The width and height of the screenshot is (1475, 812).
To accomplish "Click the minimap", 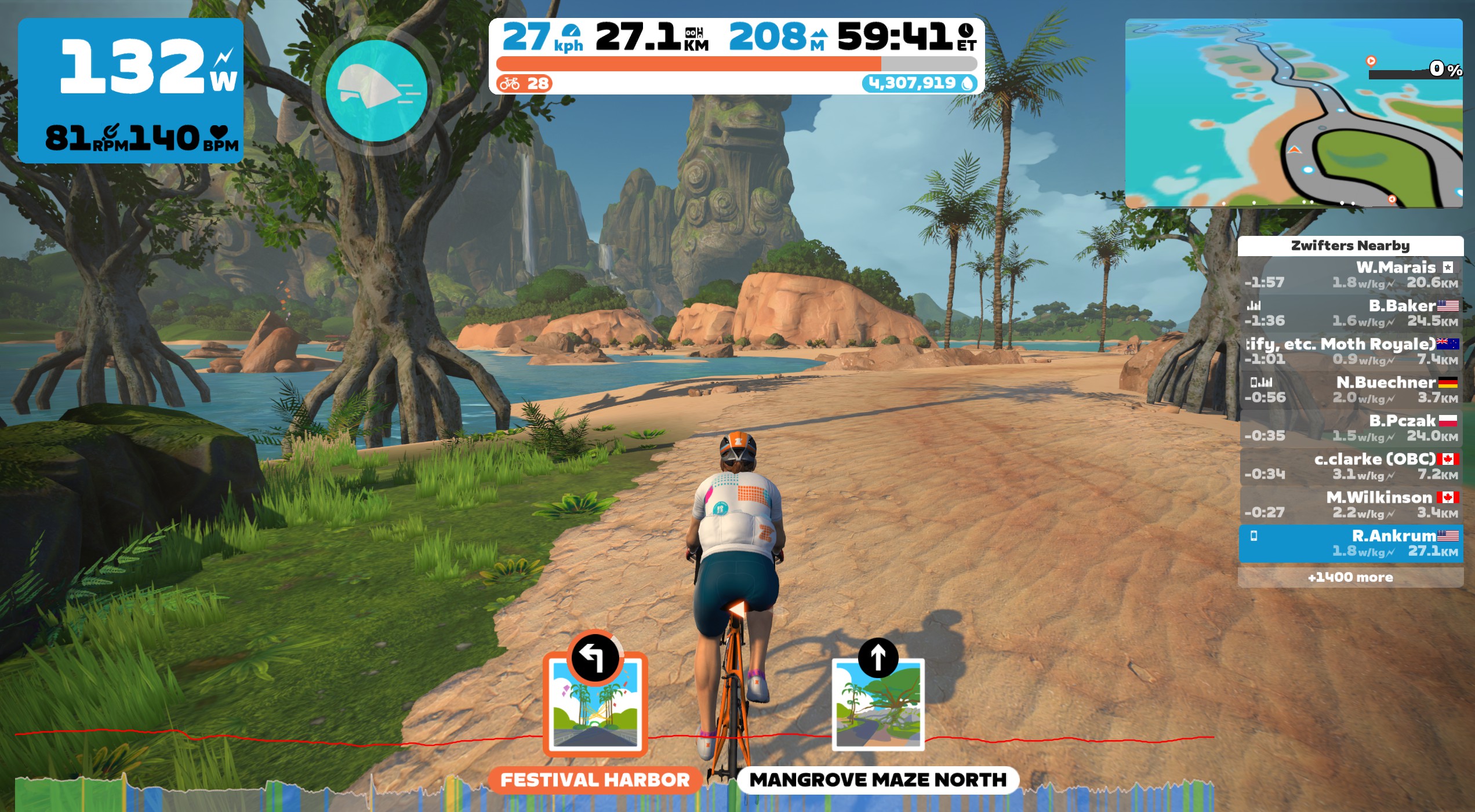I will click(x=1293, y=113).
